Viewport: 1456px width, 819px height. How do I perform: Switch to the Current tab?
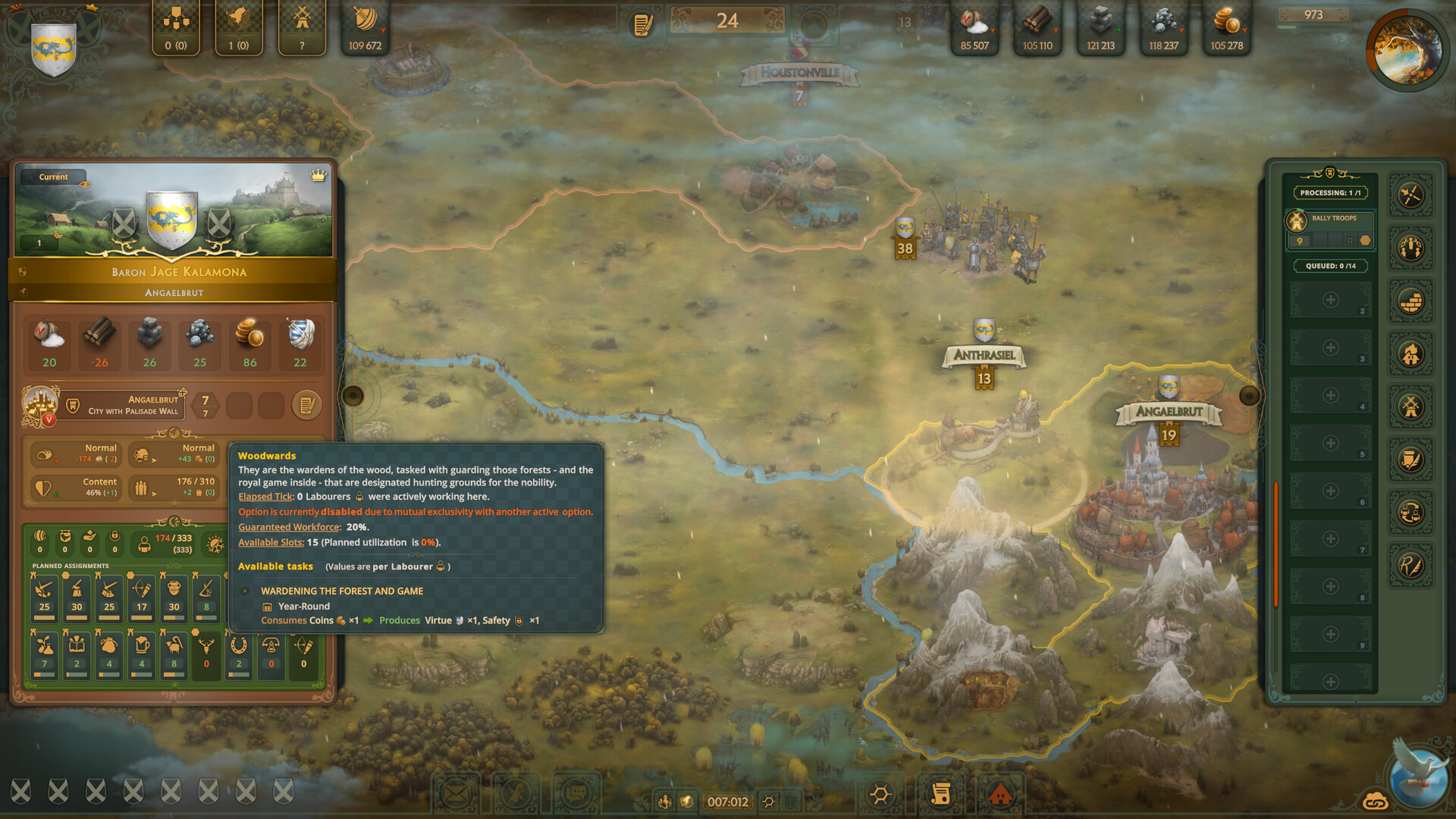(x=52, y=177)
